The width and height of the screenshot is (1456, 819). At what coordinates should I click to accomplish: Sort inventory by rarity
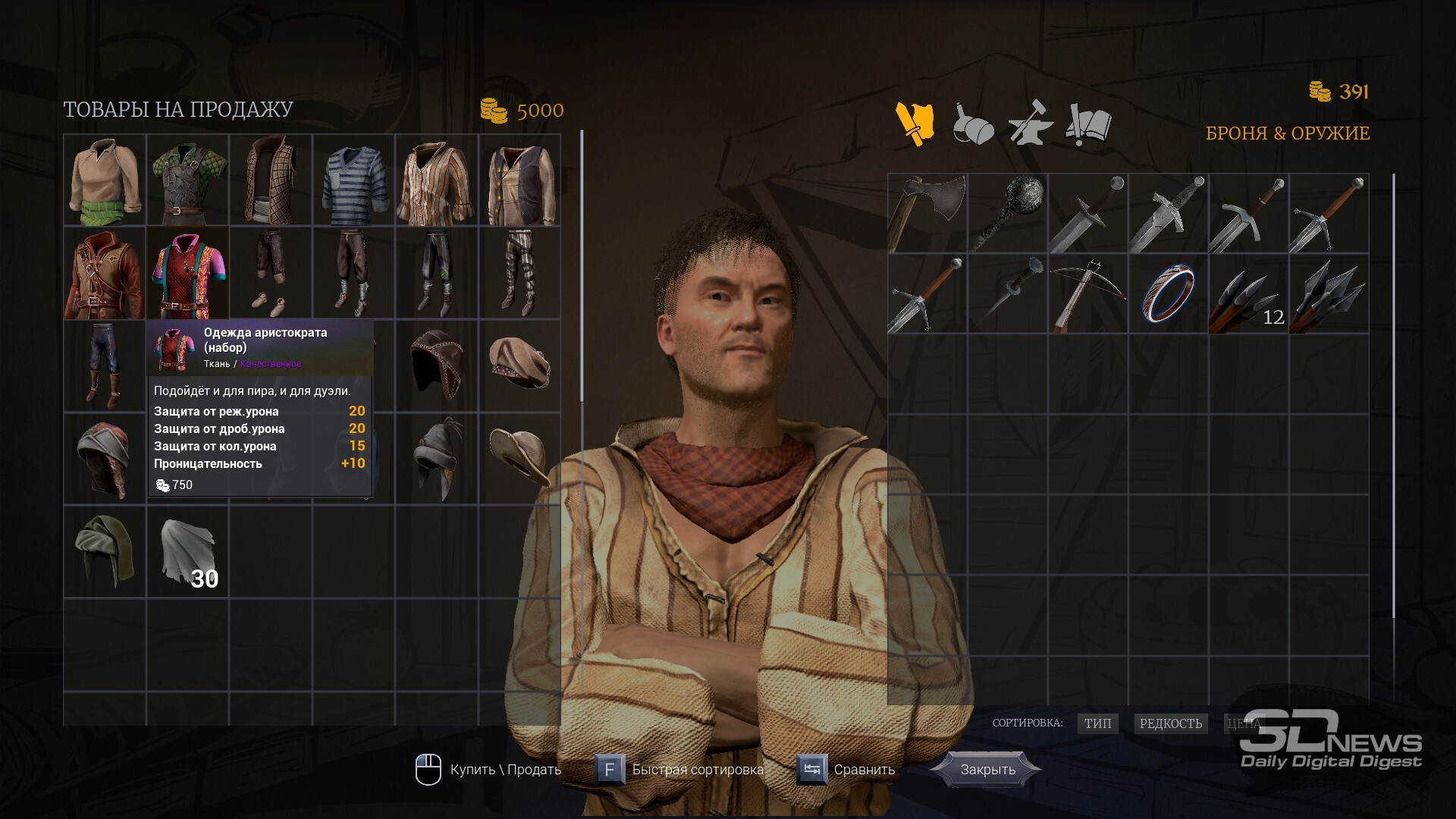point(1170,723)
